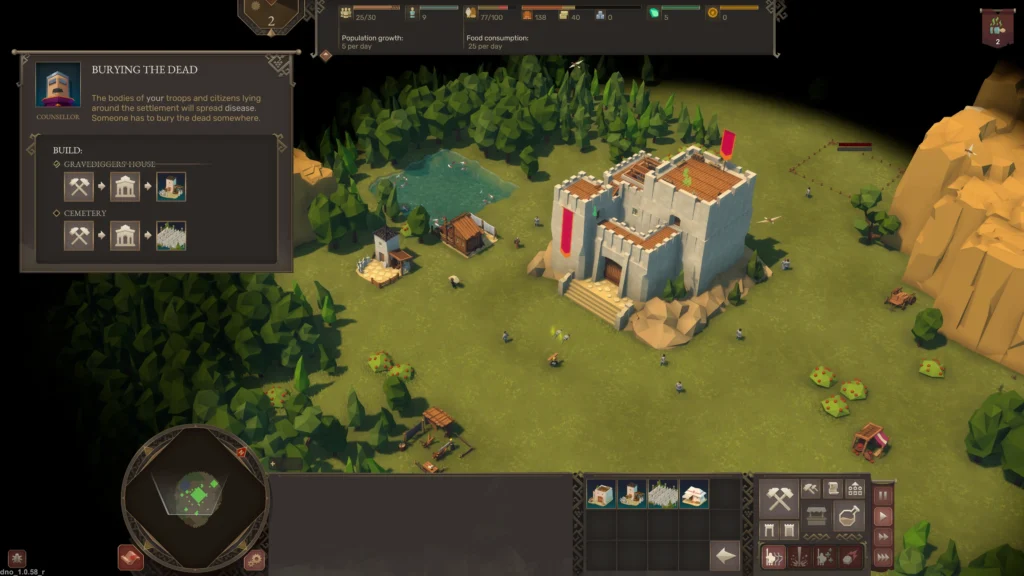
Task: Set game speed to fastest triple arrow
Action: coord(883,560)
